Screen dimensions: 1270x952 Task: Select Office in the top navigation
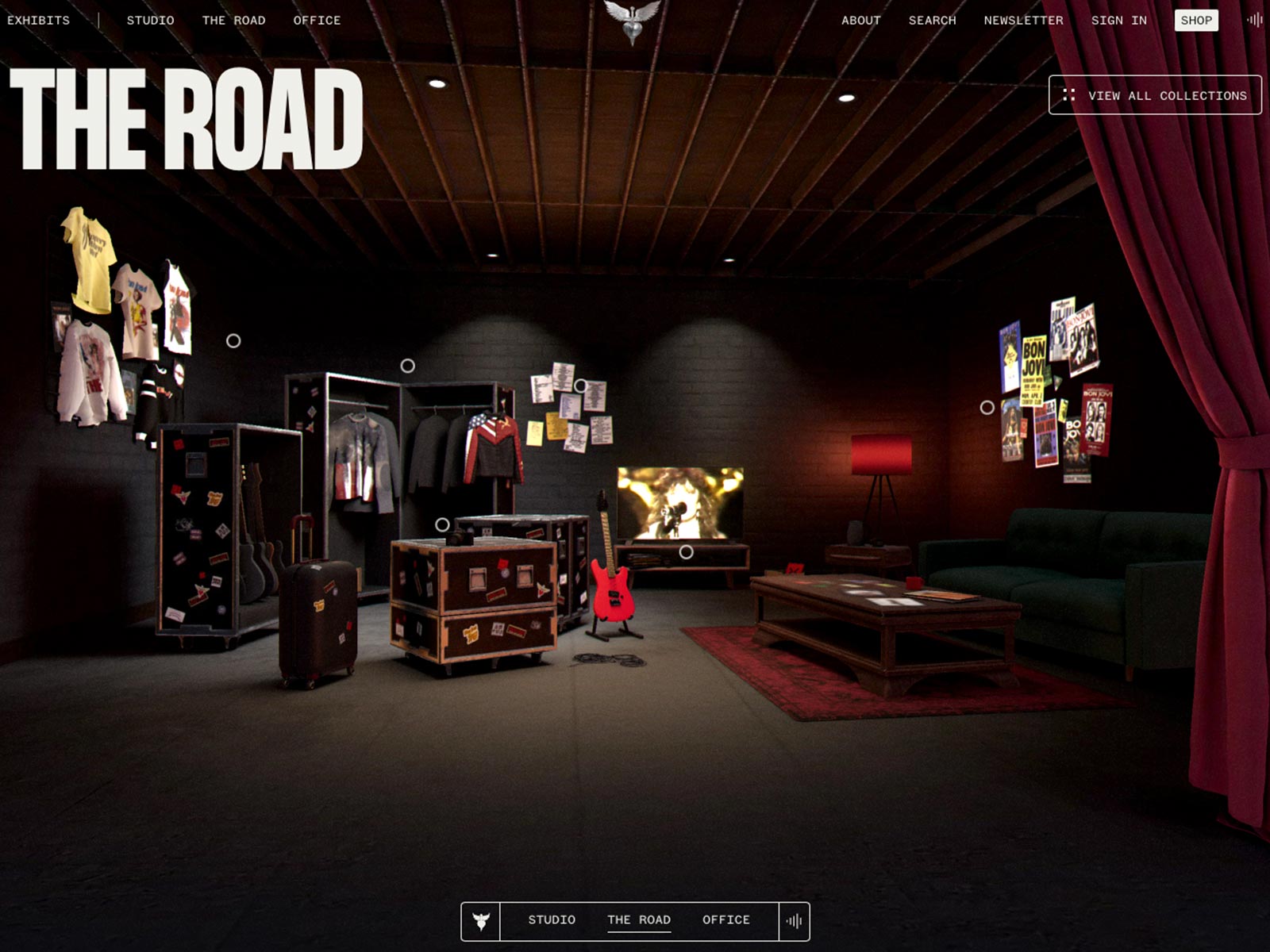317,21
